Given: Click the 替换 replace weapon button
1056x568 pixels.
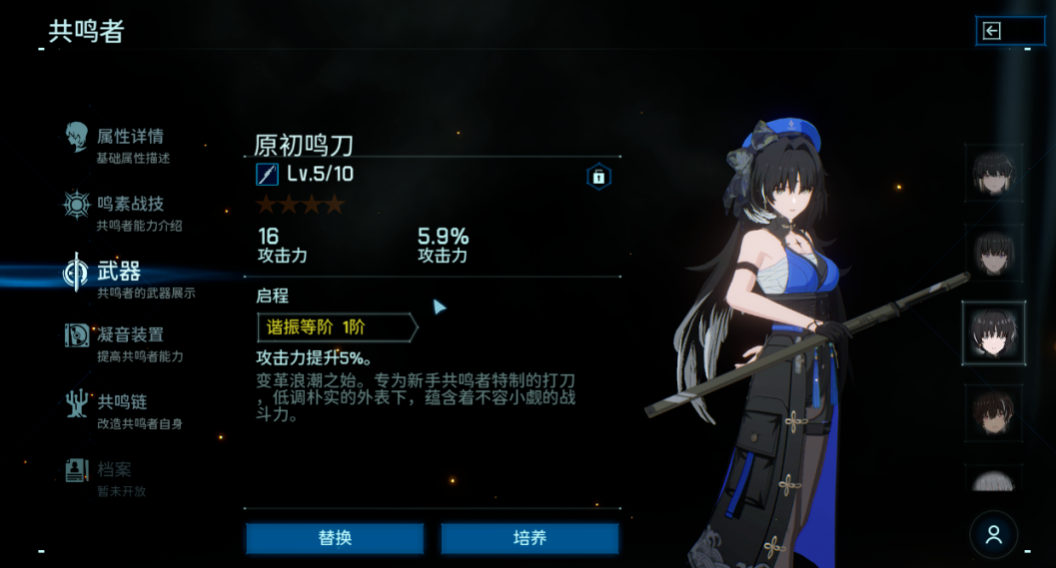Looking at the screenshot, I should coord(335,539).
